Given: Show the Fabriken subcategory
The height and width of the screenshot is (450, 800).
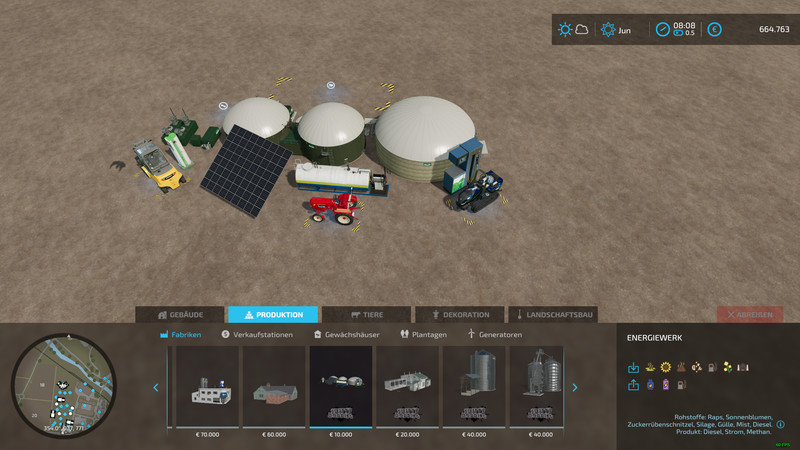Looking at the screenshot, I should point(180,334).
